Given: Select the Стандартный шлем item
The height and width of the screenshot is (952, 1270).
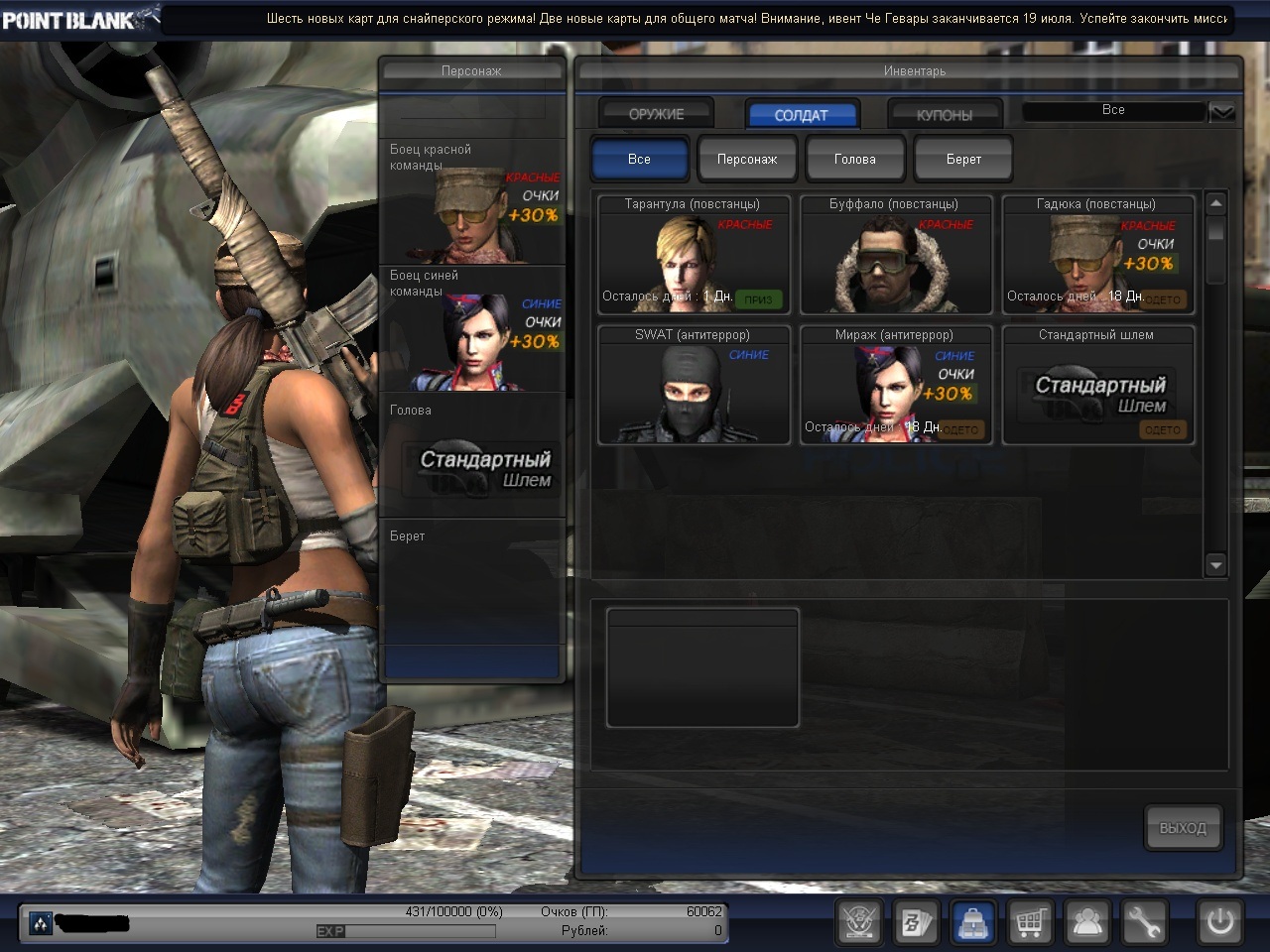Looking at the screenshot, I should coord(1097,385).
